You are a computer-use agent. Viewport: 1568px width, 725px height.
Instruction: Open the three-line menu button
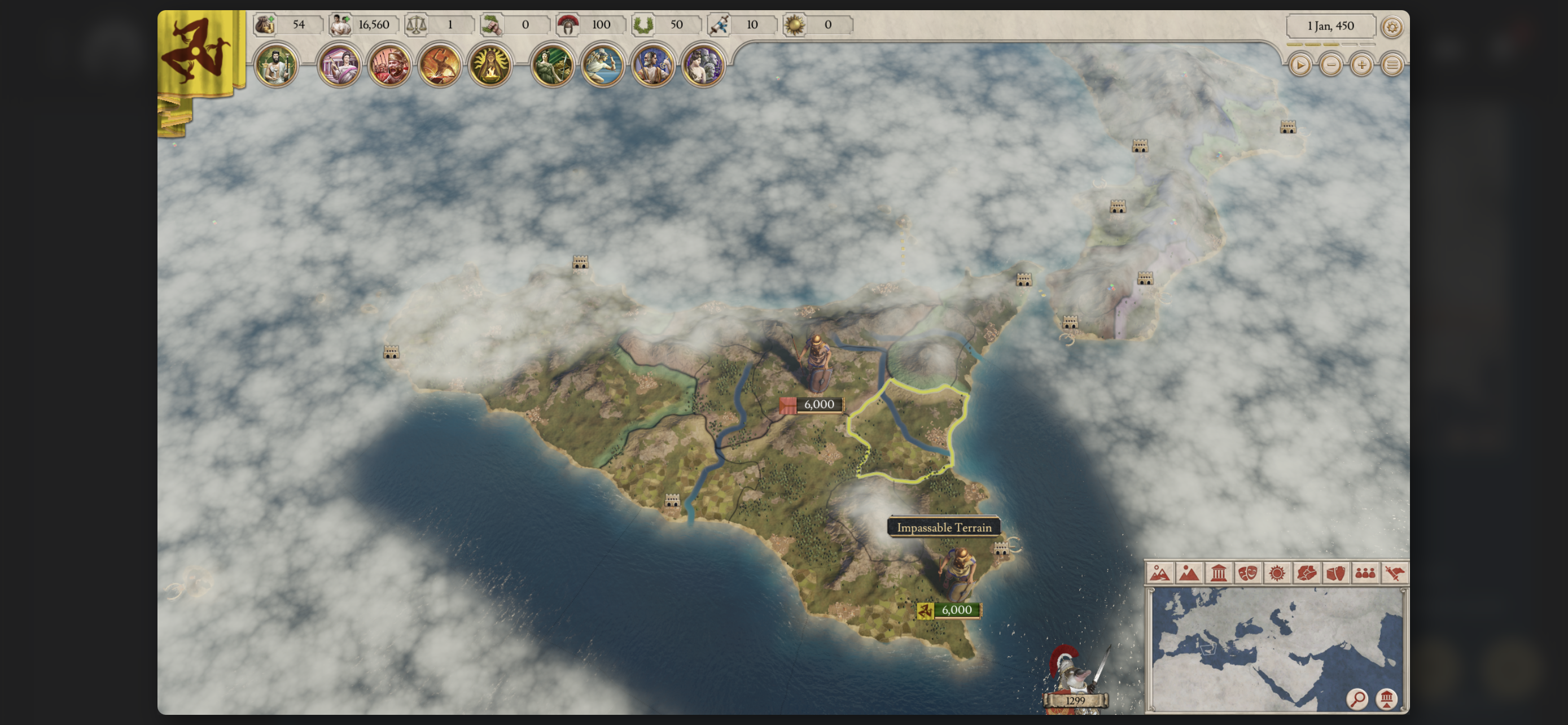pyautogui.click(x=1392, y=65)
